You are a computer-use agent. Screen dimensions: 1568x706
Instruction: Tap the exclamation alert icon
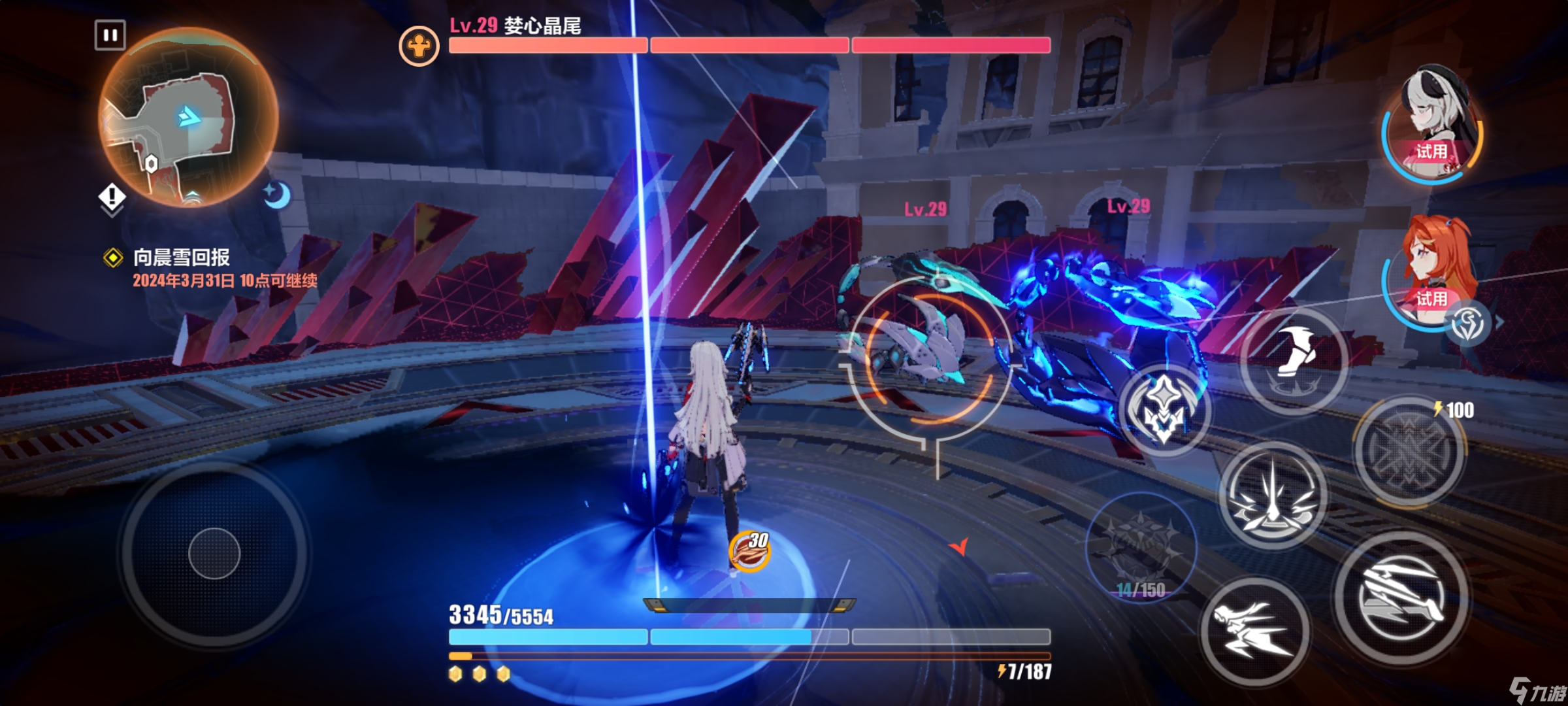click(x=112, y=196)
